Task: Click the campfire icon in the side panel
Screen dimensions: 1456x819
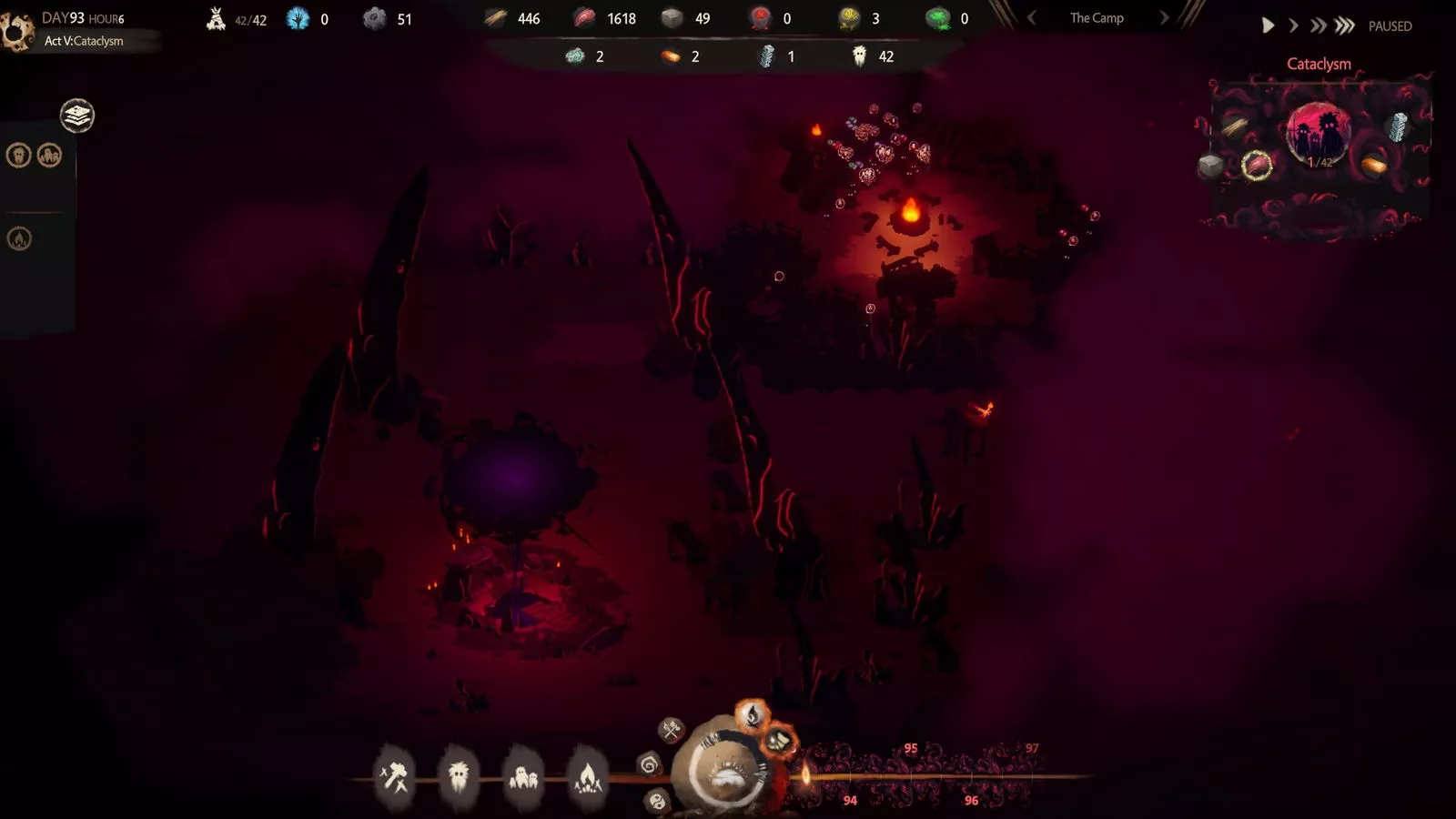Action: (19, 238)
